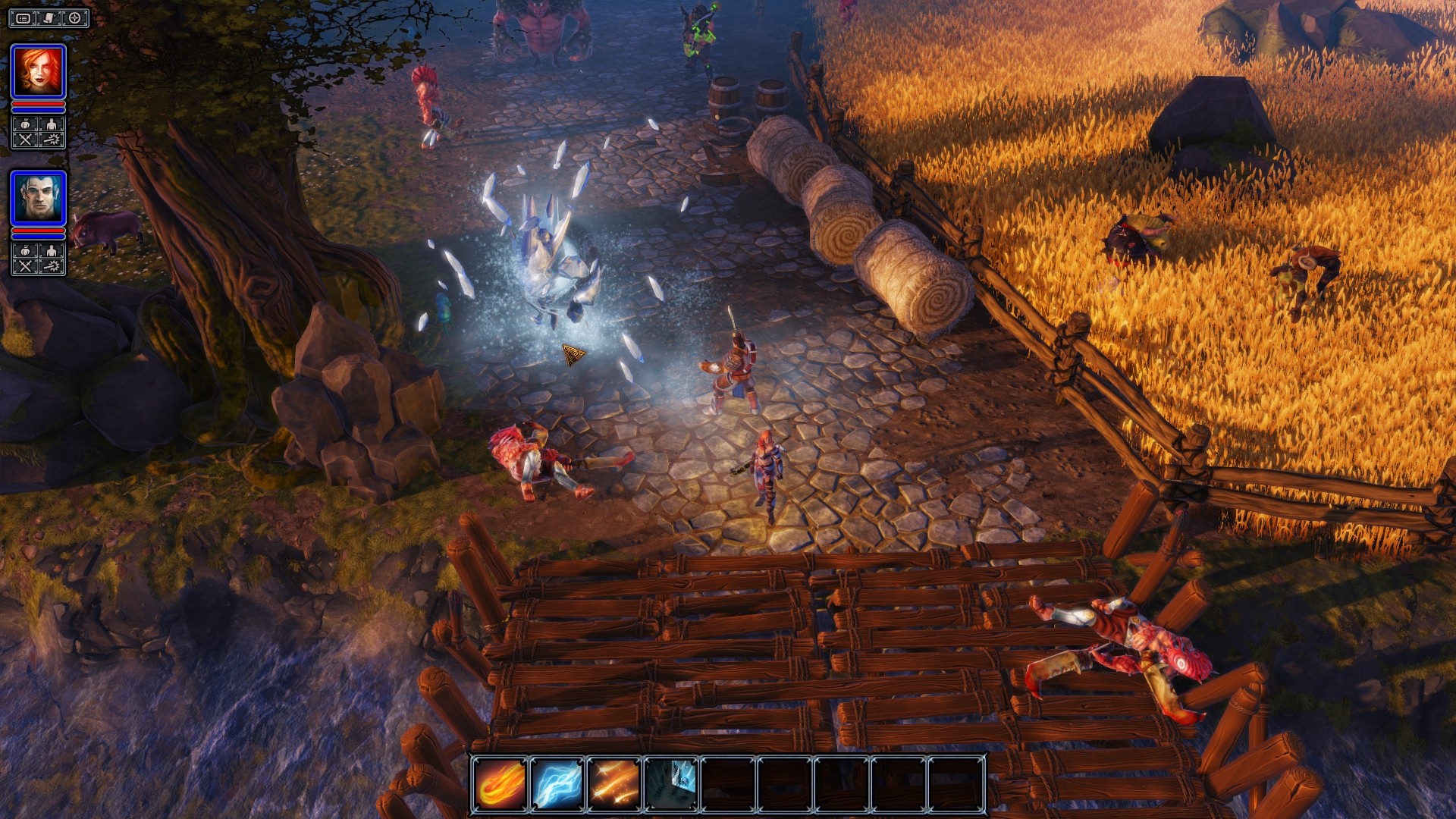The height and width of the screenshot is (819, 1456).
Task: Open the red-haired woman's crossed swords panel
Action: (x=25, y=140)
